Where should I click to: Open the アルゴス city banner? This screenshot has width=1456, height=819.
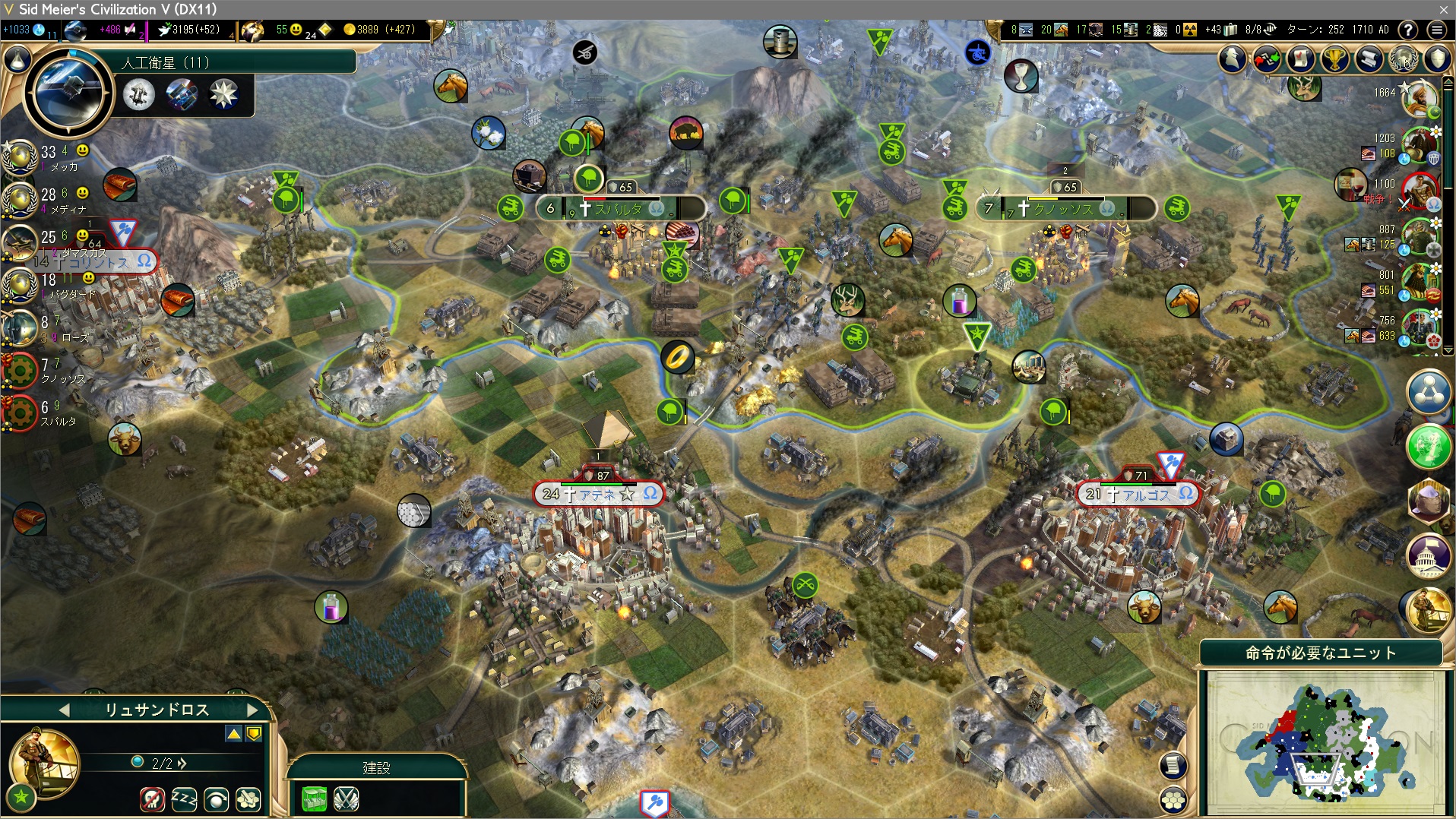(x=1138, y=495)
